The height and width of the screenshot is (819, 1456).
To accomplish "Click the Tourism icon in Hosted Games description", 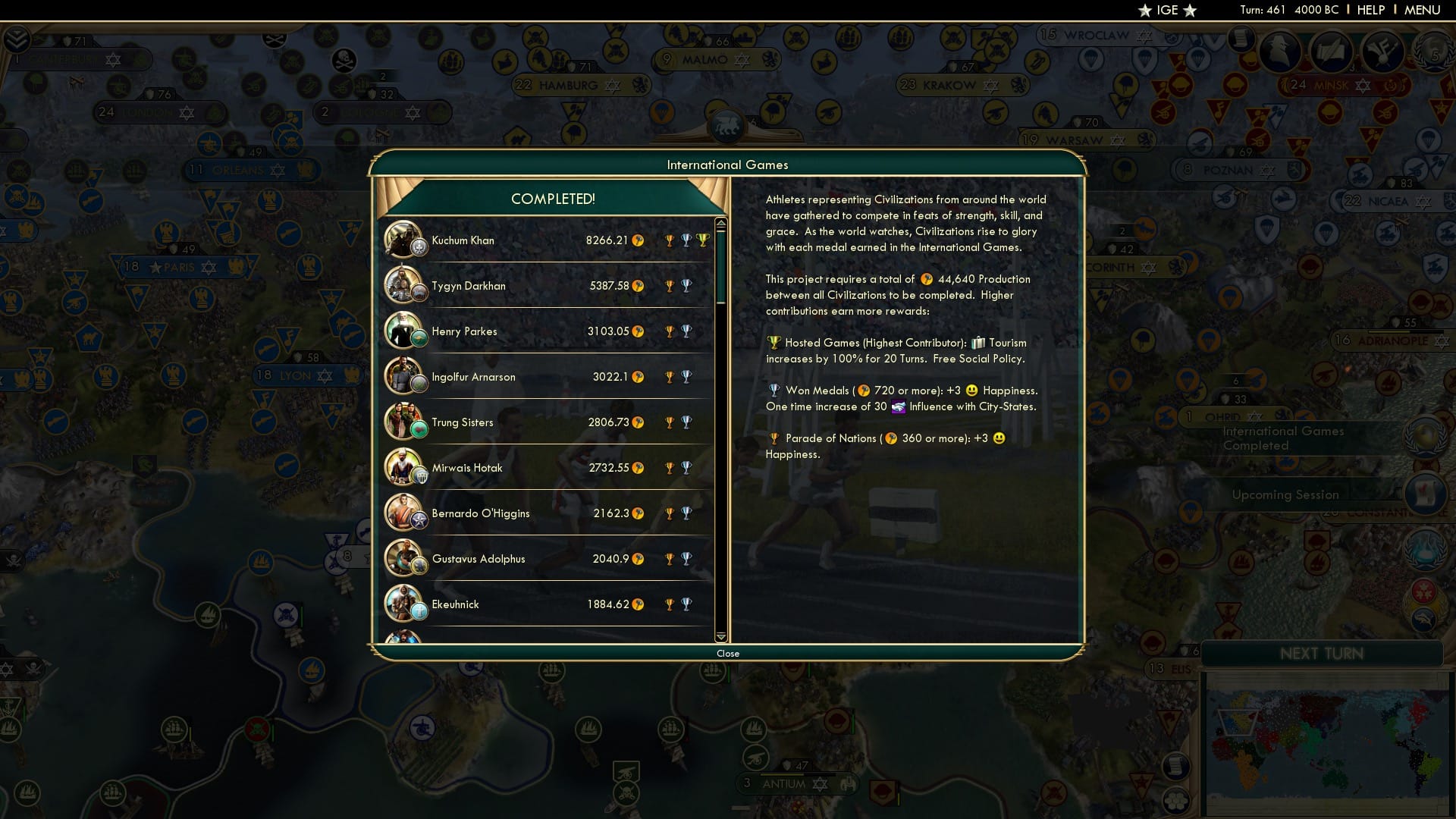I will click(x=981, y=342).
